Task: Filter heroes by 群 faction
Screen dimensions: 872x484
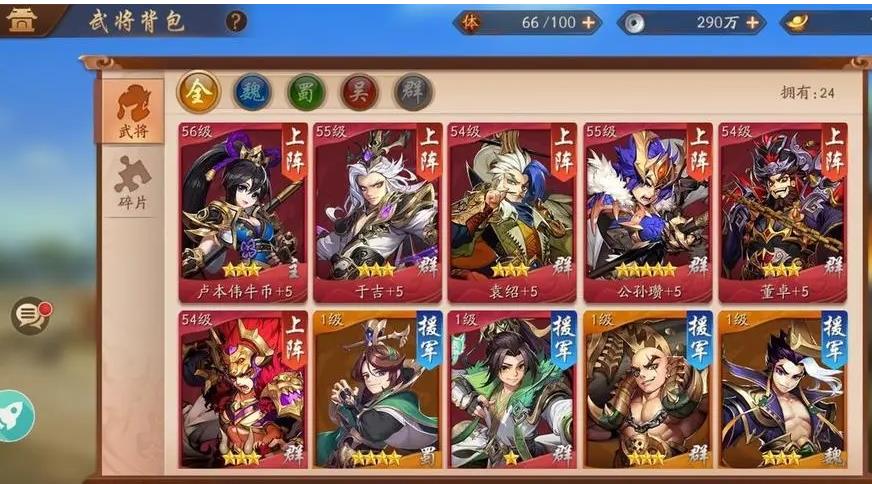Action: pos(413,92)
